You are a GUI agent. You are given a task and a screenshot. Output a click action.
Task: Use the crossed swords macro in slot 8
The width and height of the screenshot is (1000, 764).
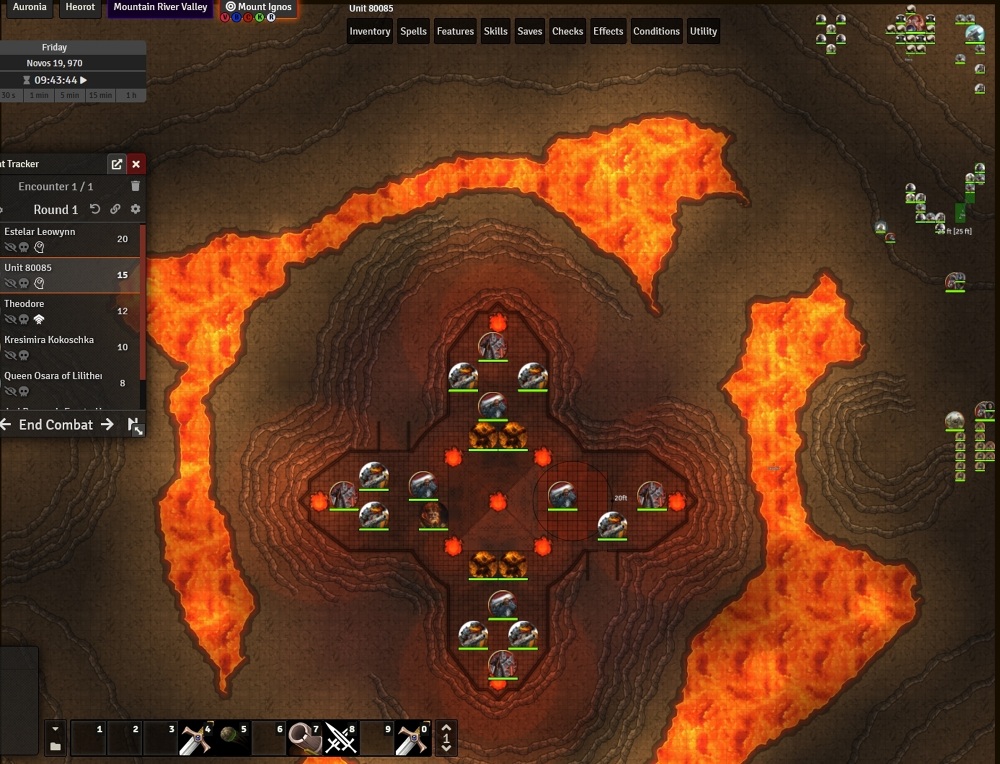341,738
